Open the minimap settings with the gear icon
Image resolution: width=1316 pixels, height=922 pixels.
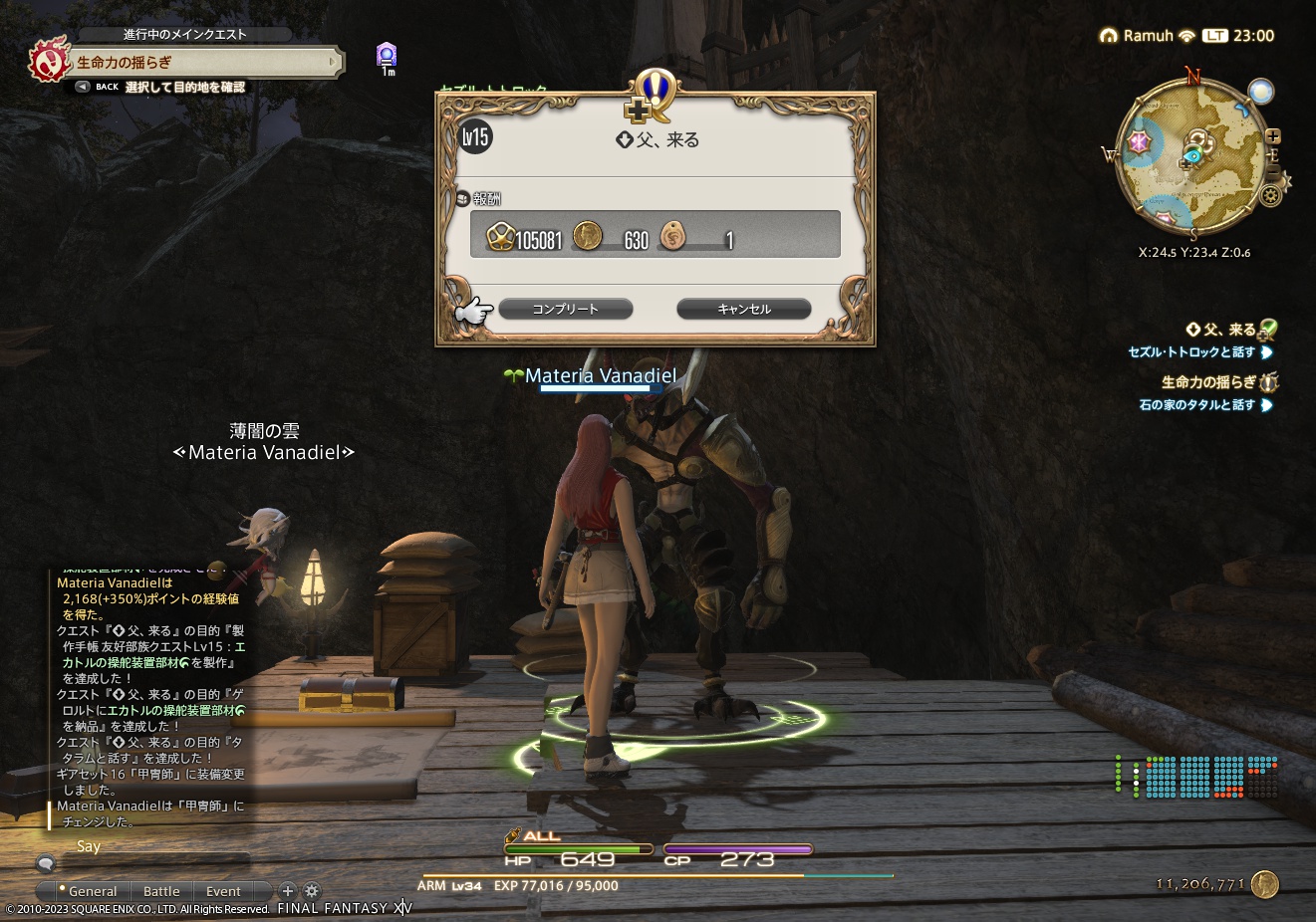pos(1270,194)
